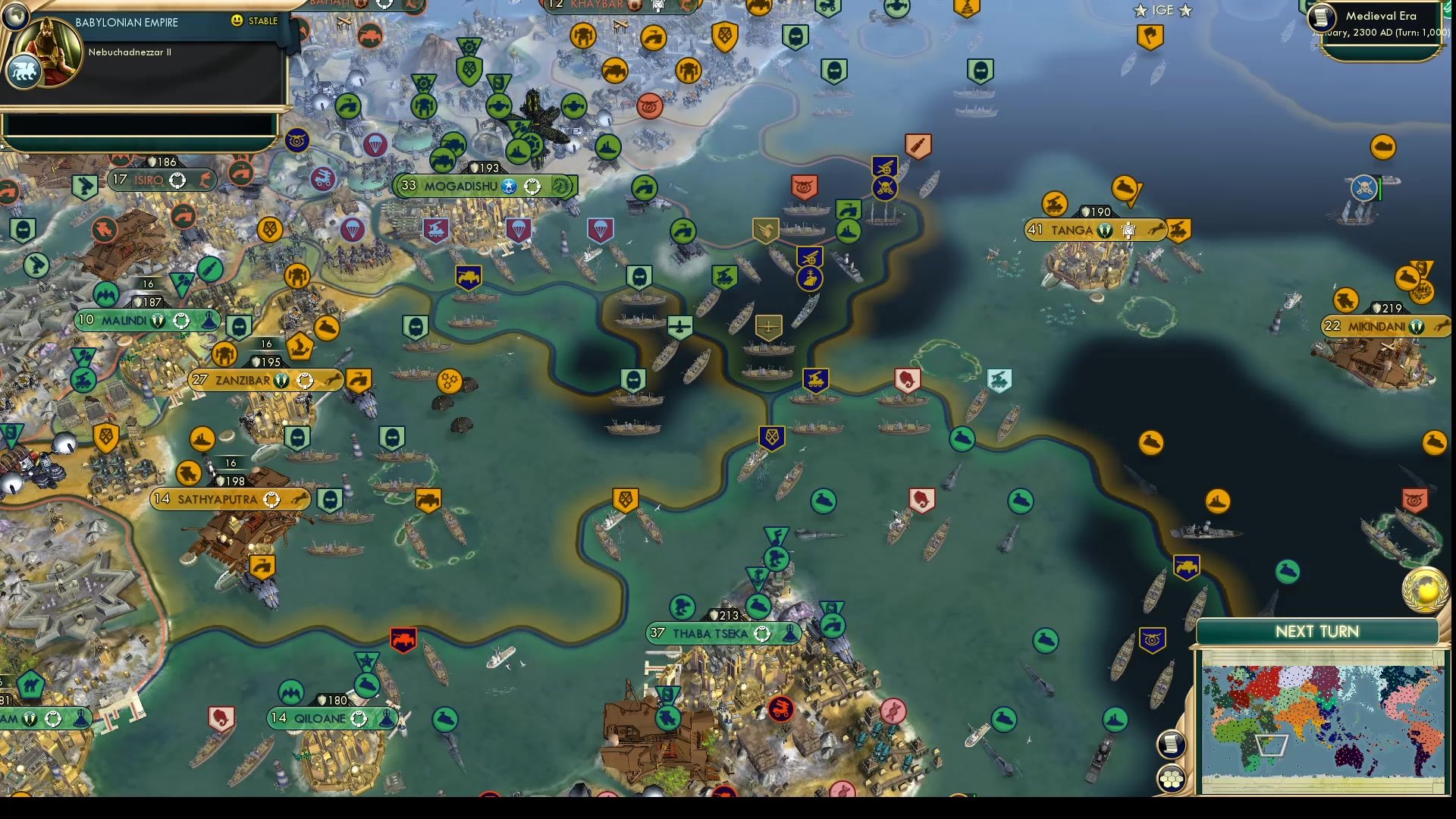
Task: Click the smiley STABLE happiness indicator
Action: pyautogui.click(x=237, y=20)
